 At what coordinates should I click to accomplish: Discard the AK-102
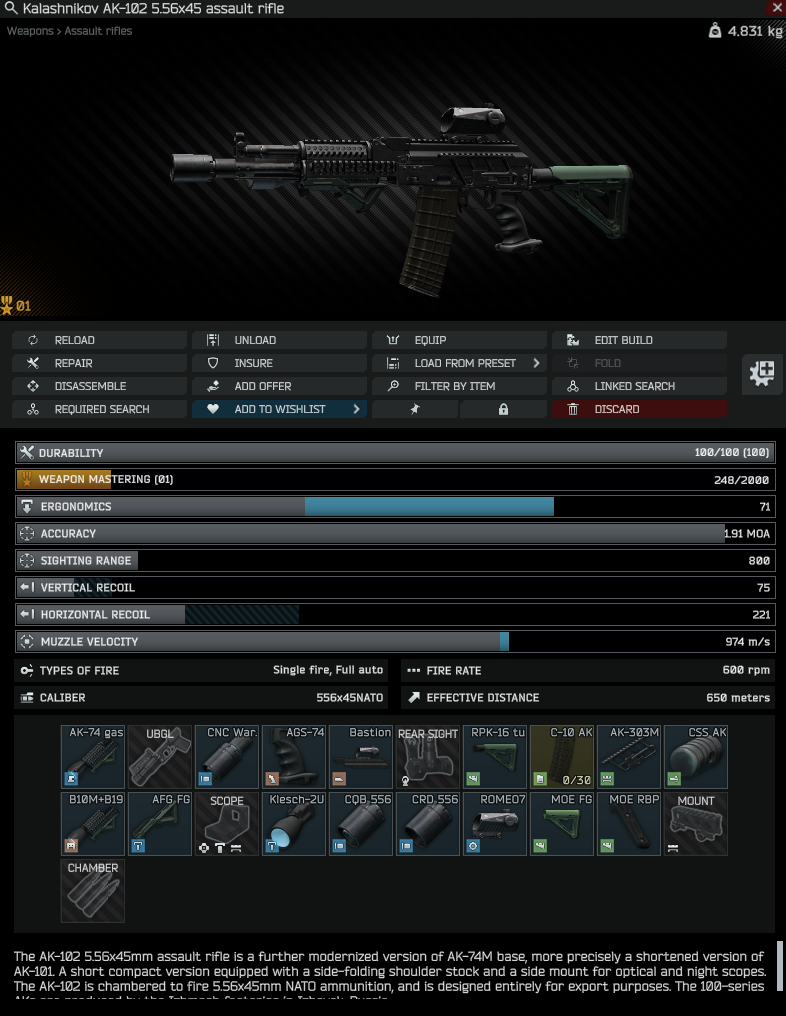(x=639, y=409)
